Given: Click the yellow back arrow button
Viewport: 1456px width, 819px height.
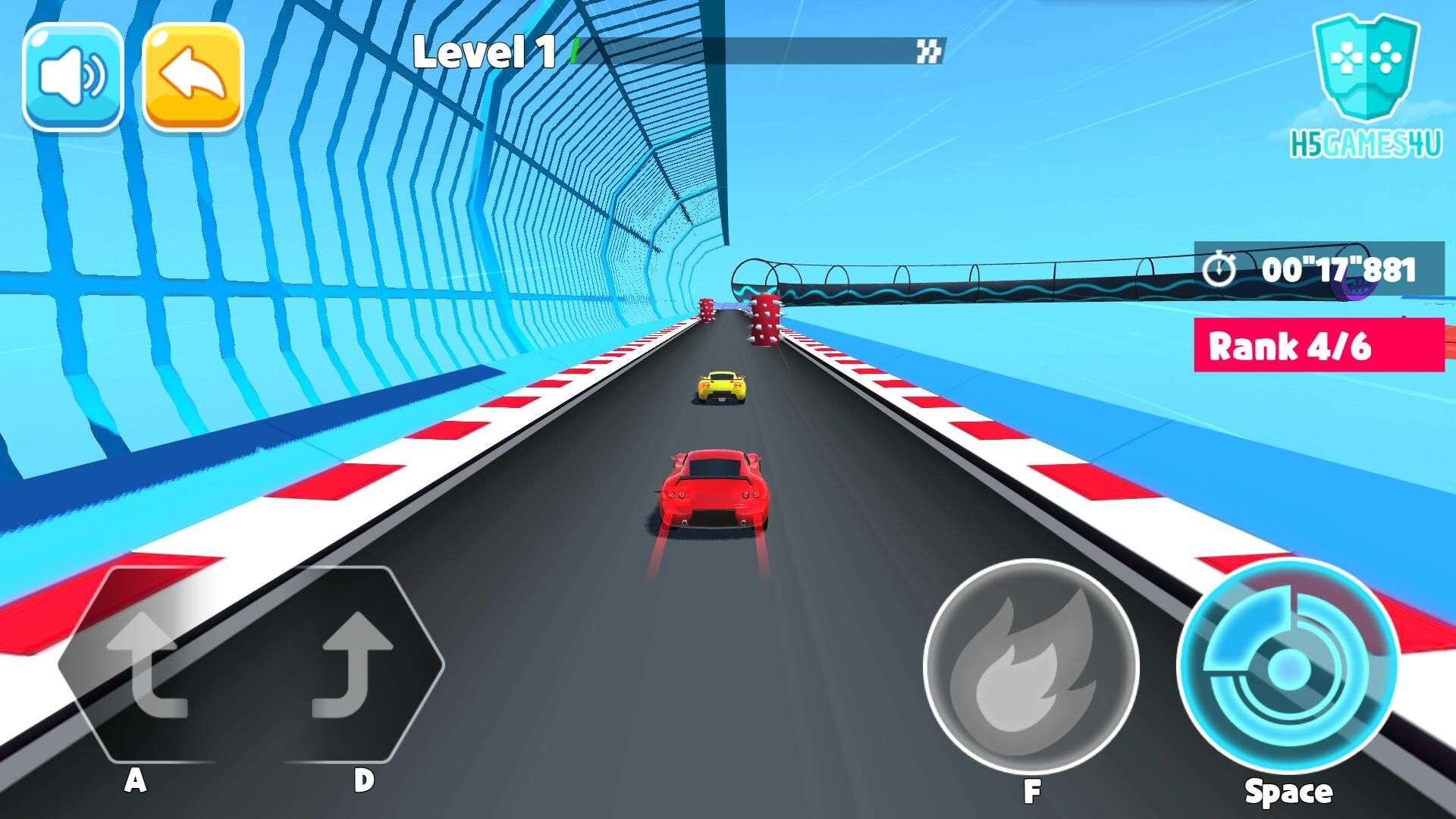Looking at the screenshot, I should [x=193, y=77].
